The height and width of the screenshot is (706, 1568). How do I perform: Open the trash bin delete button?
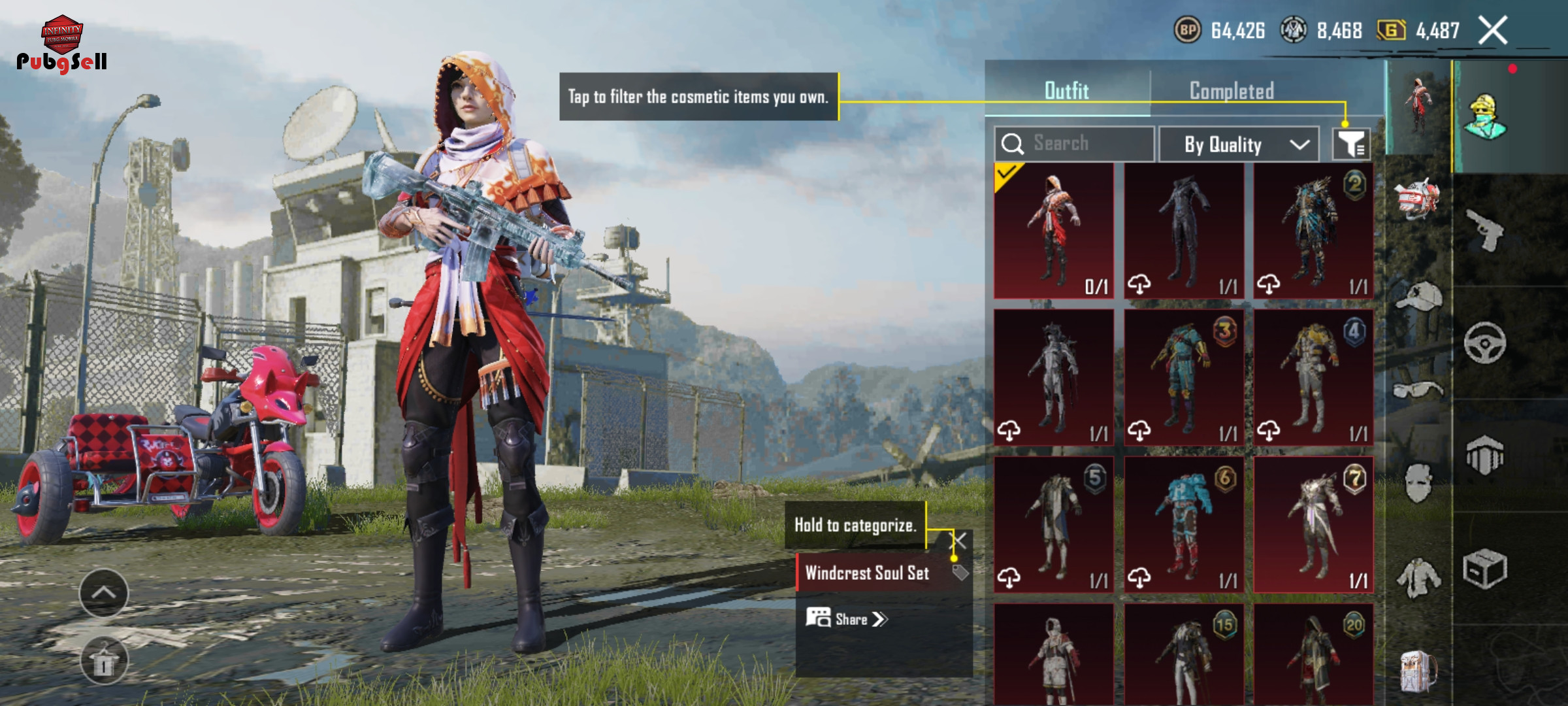click(x=104, y=662)
